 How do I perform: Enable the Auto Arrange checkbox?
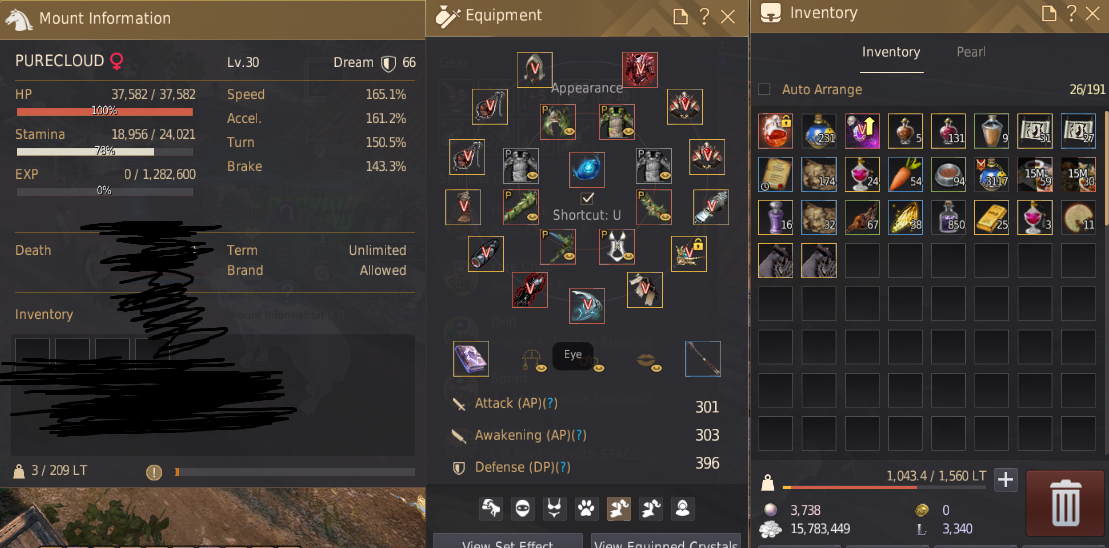765,89
